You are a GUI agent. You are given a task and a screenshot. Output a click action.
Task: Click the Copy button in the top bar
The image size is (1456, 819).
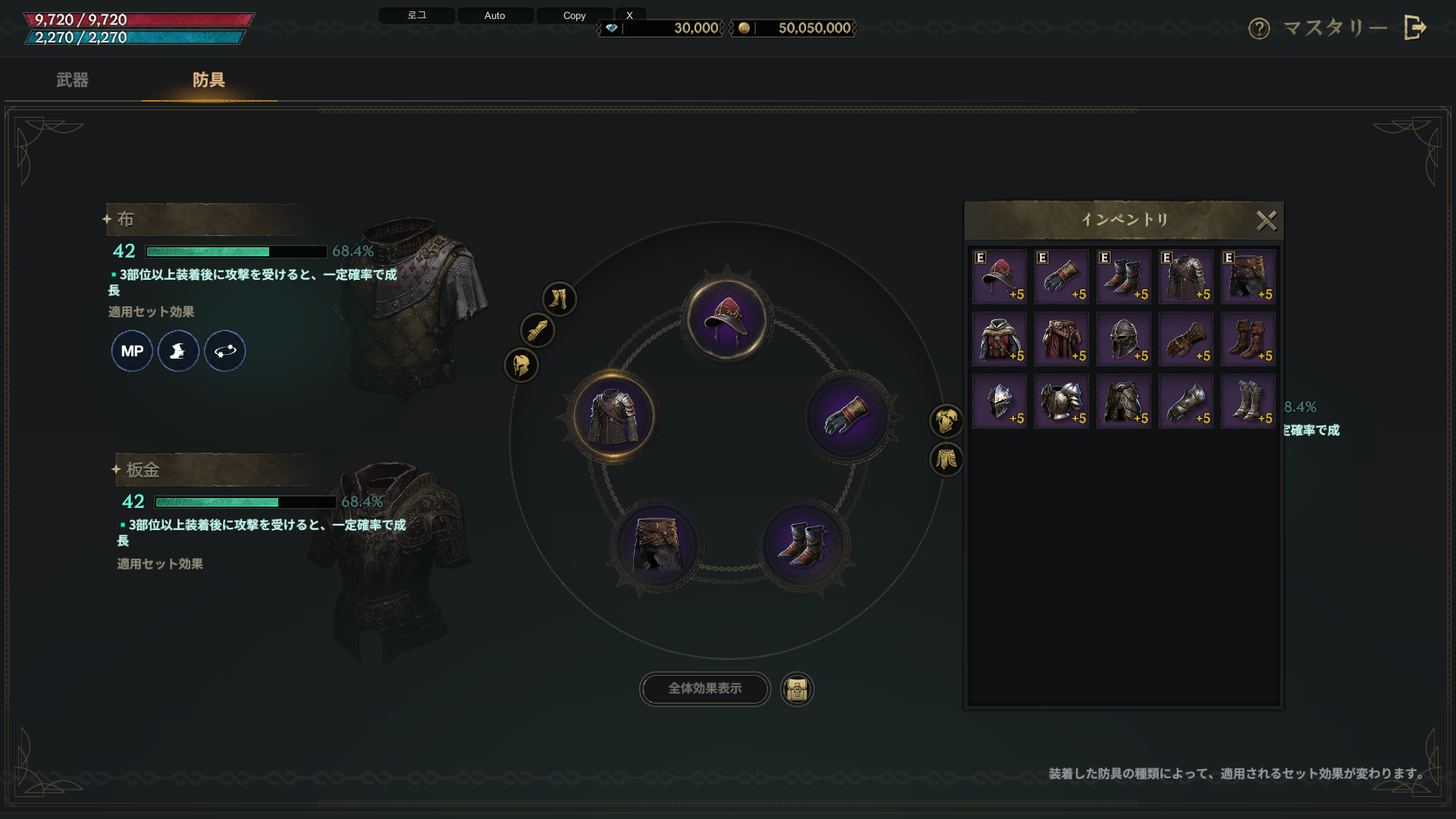pos(574,15)
